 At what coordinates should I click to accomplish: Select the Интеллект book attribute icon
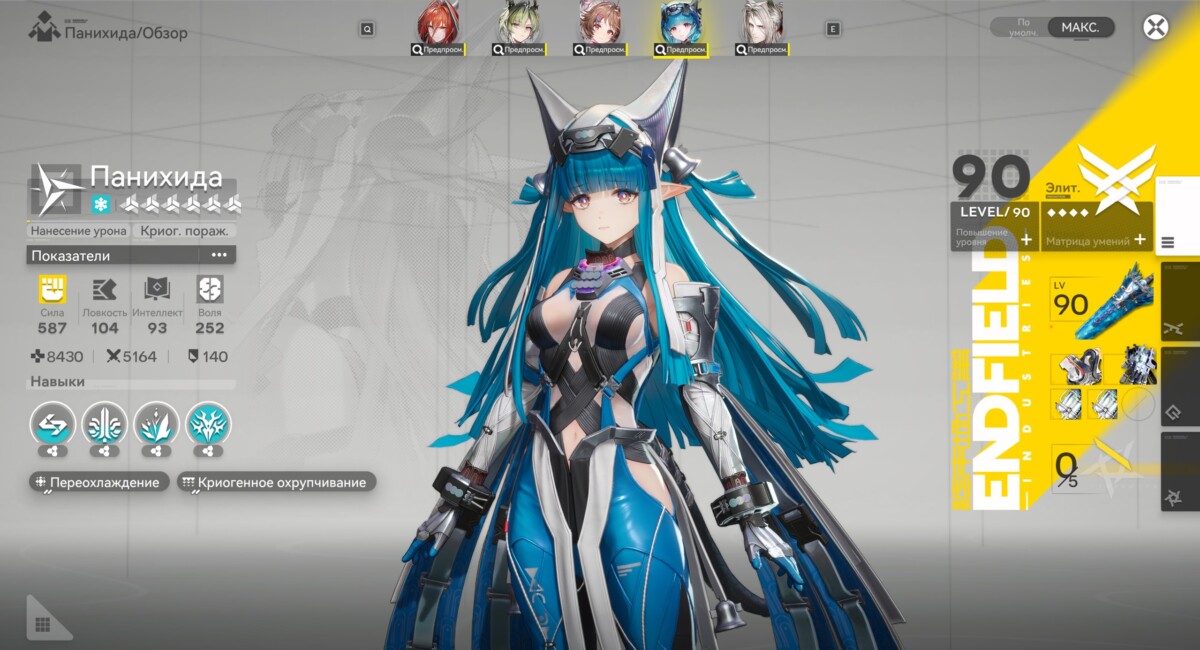(x=157, y=291)
